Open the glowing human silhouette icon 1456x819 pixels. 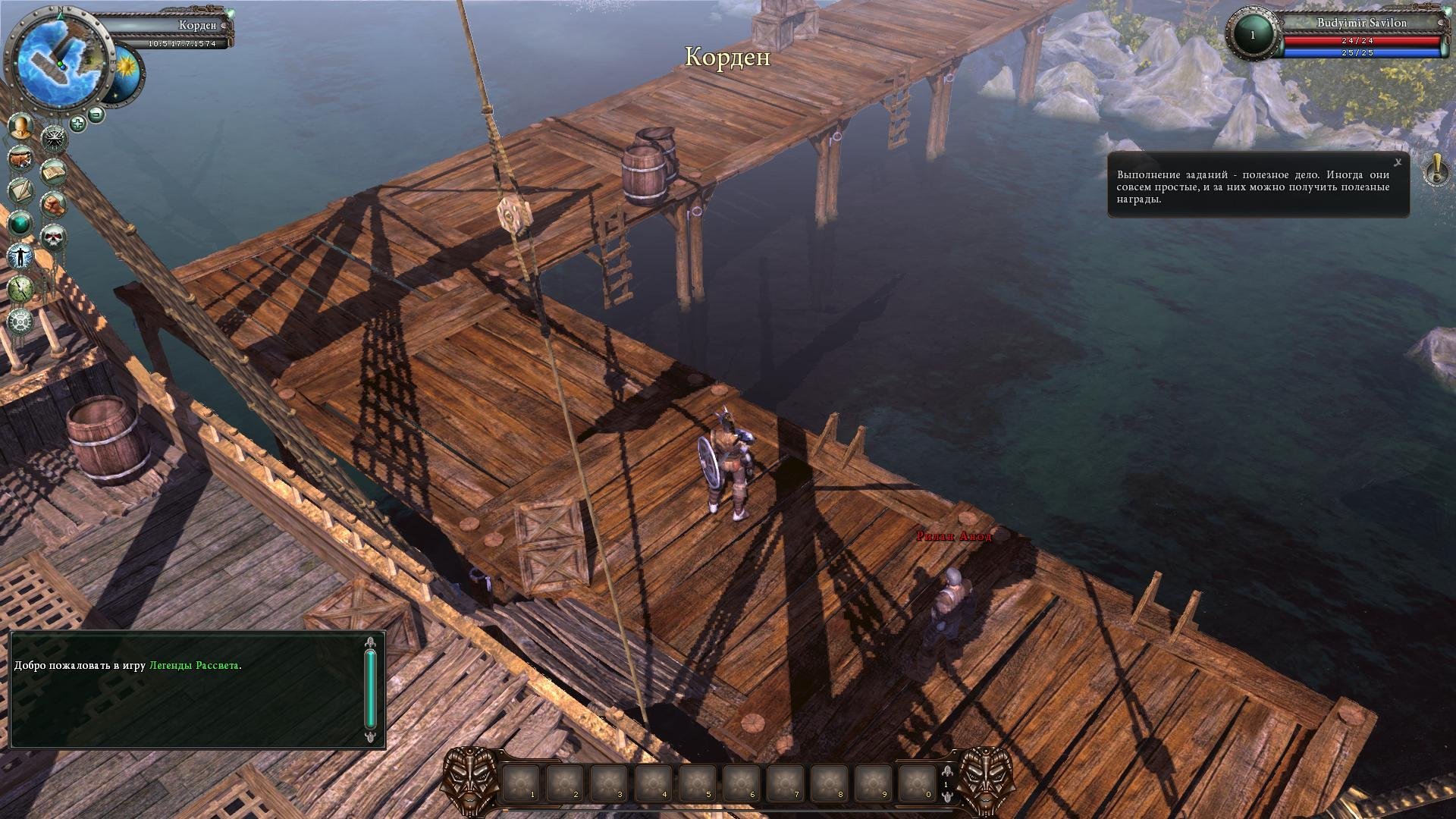click(21, 256)
